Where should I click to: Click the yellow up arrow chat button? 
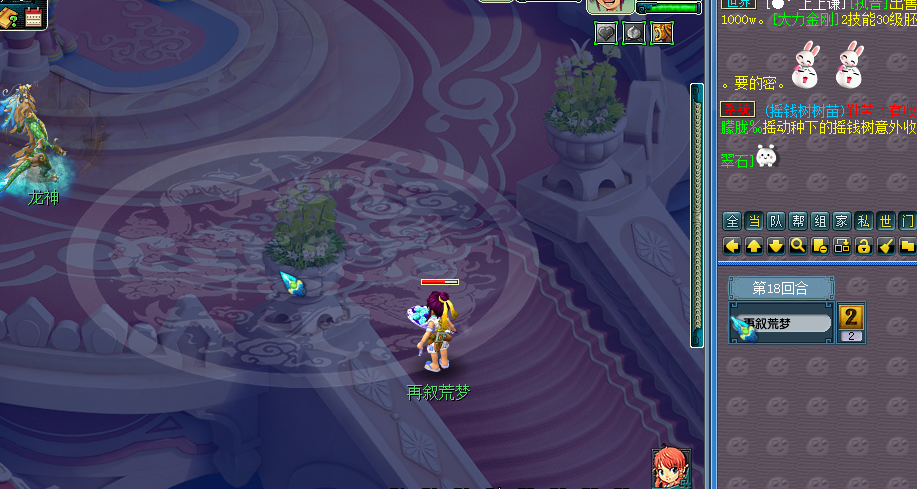[754, 245]
